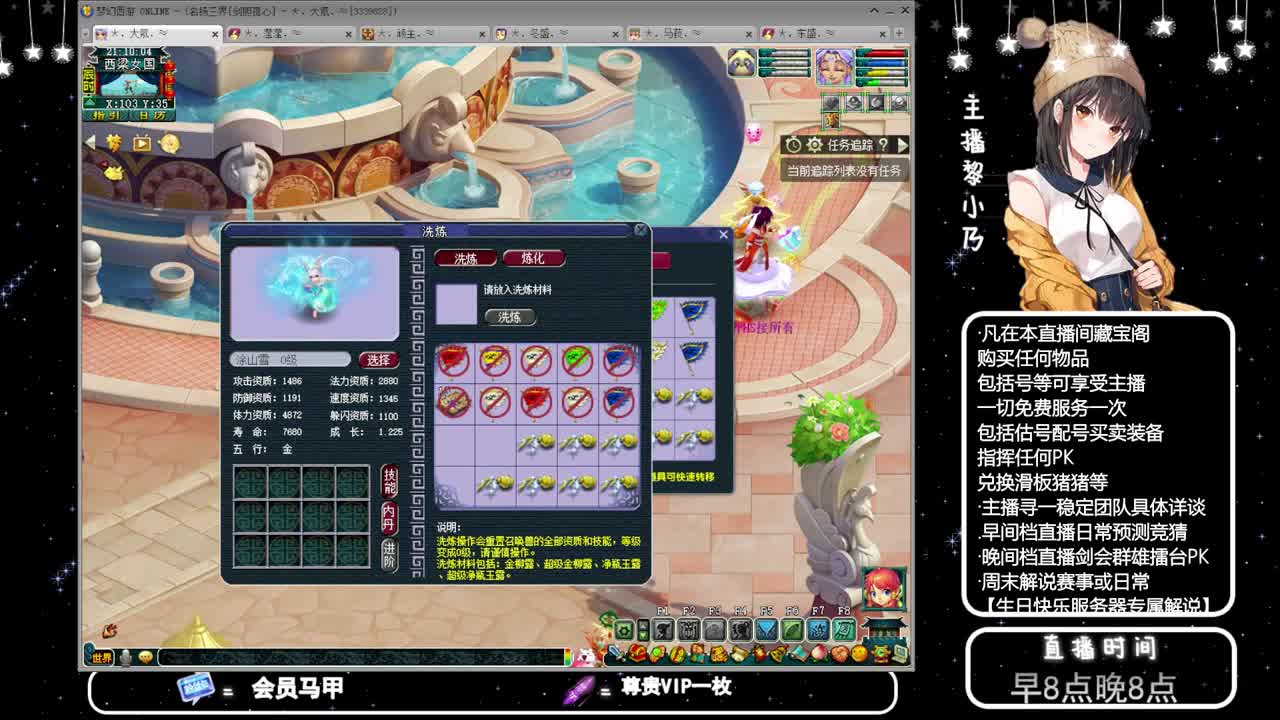Toggle the F5 skill slot
Image resolution: width=1280 pixels, height=720 pixels.
[x=767, y=630]
